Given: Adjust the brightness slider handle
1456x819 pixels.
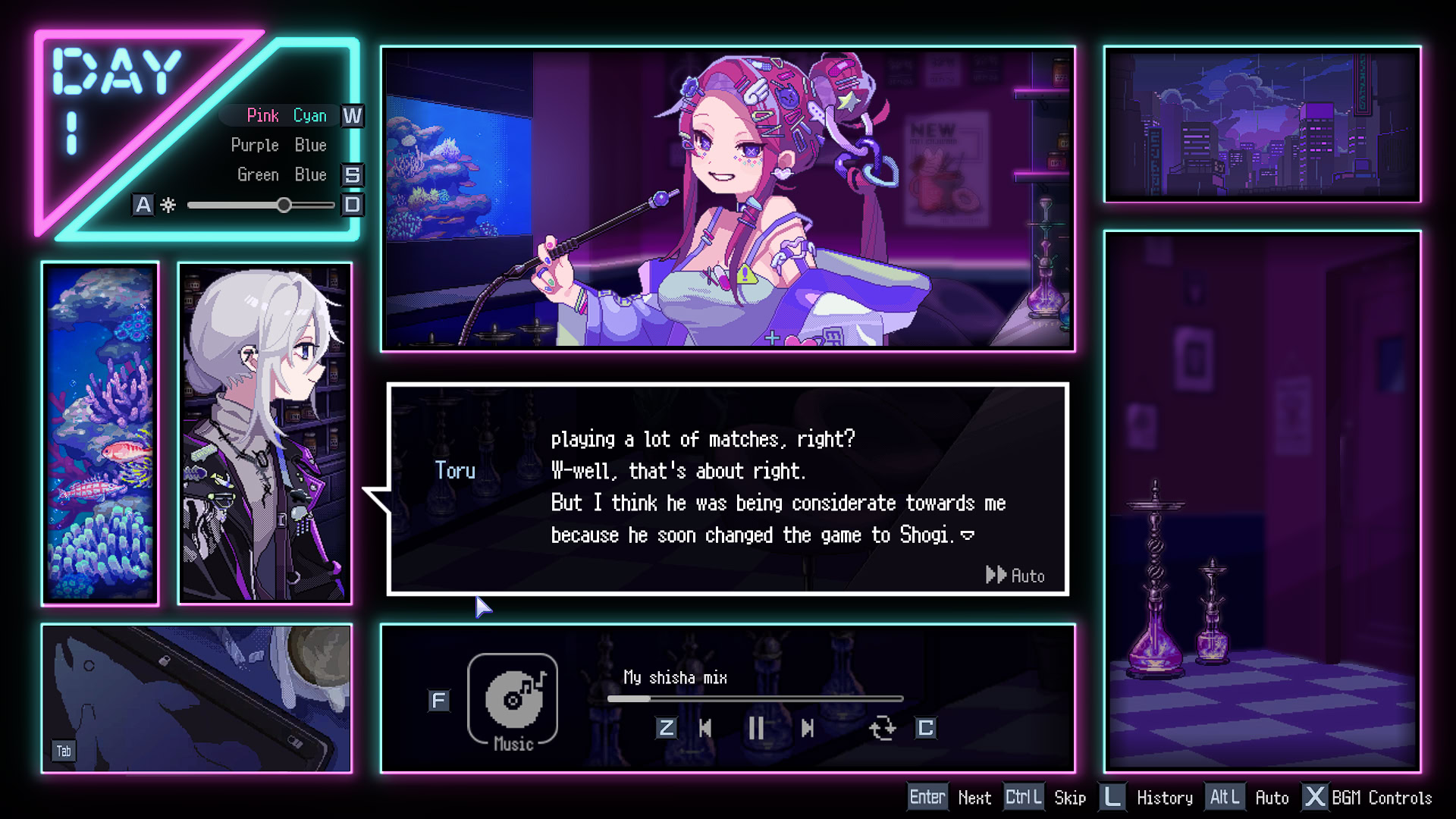Looking at the screenshot, I should [284, 205].
